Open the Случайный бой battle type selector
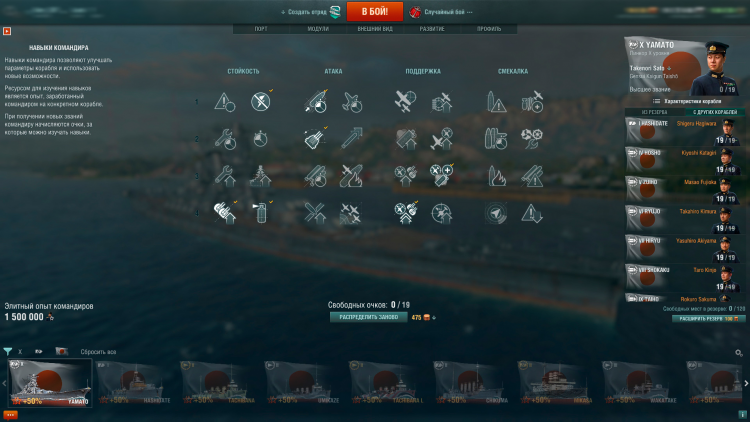 coord(444,12)
